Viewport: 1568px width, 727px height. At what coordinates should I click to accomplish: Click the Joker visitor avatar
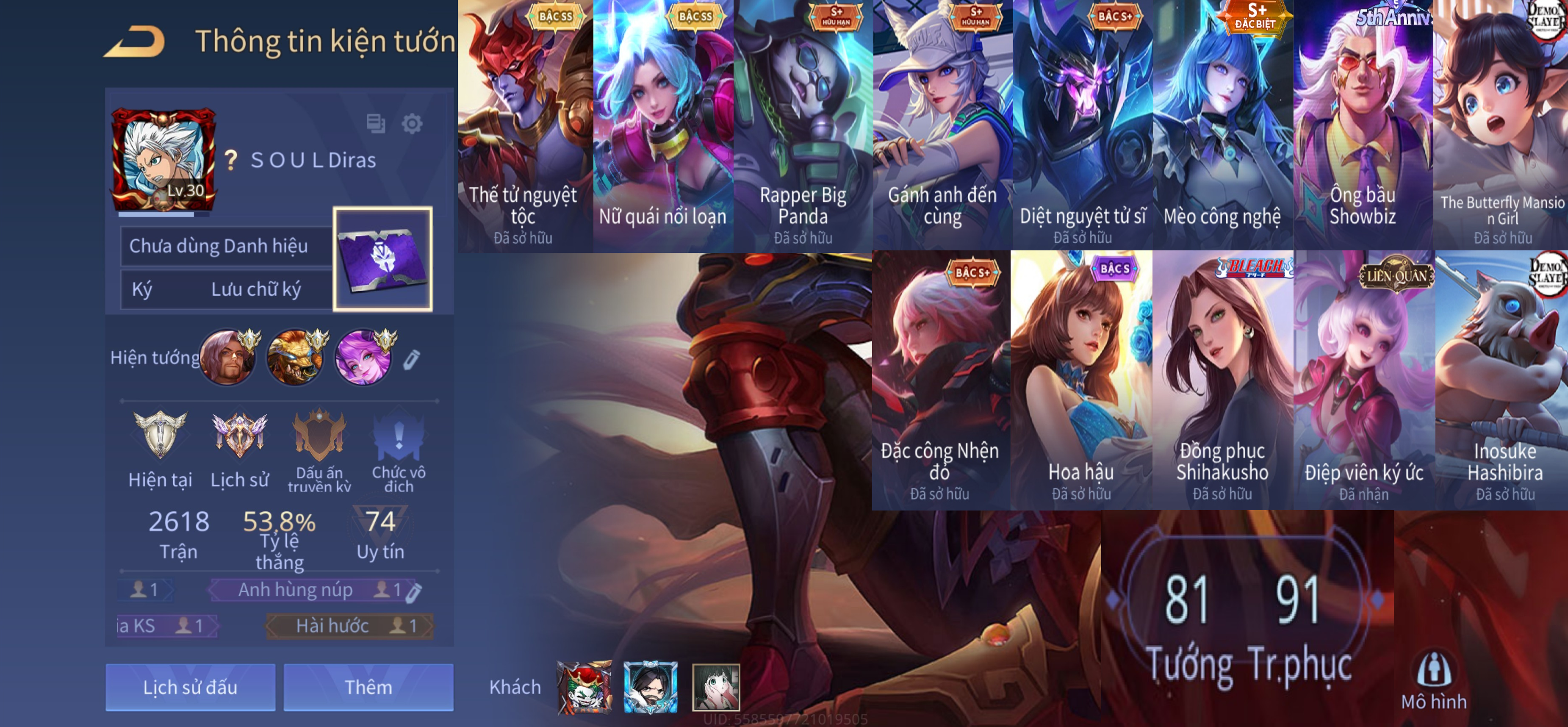click(585, 687)
